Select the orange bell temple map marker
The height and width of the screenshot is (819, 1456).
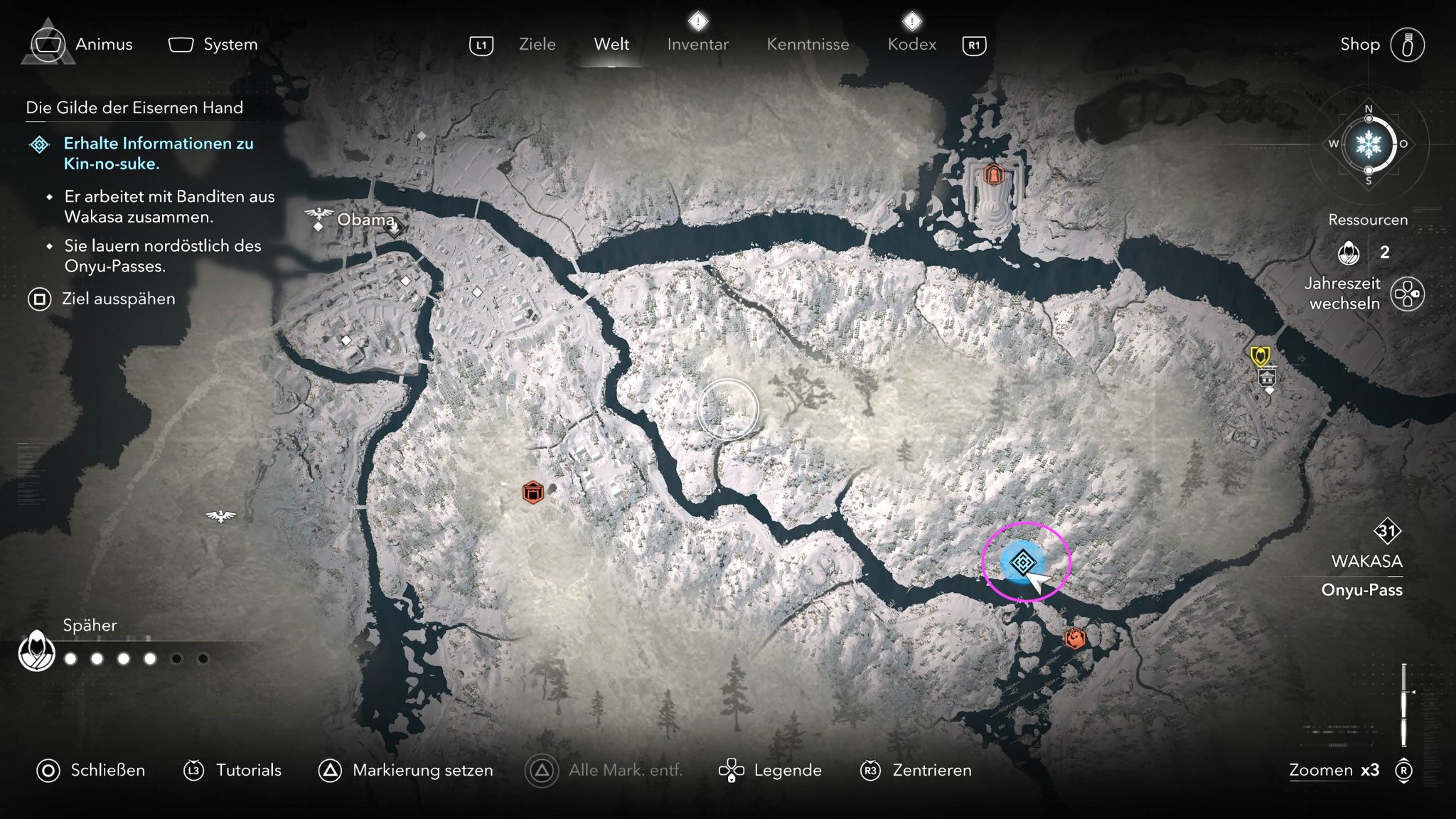[993, 173]
